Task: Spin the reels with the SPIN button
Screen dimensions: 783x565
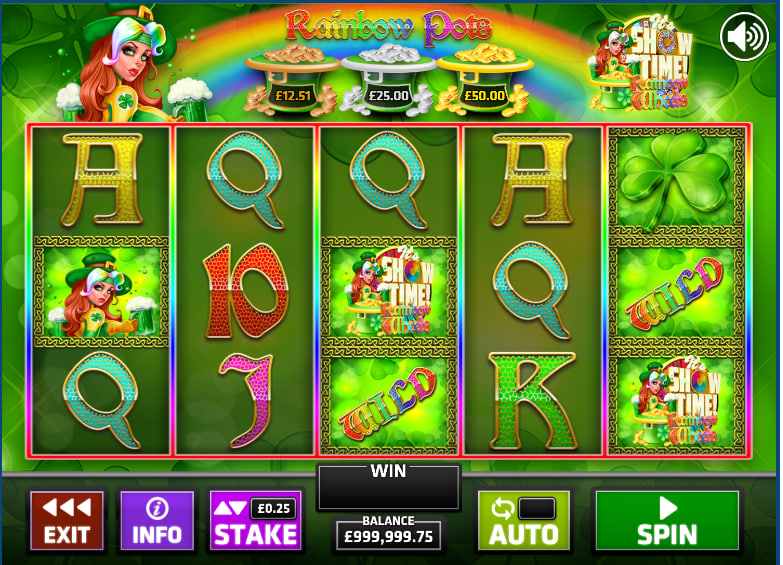Action: [x=667, y=520]
